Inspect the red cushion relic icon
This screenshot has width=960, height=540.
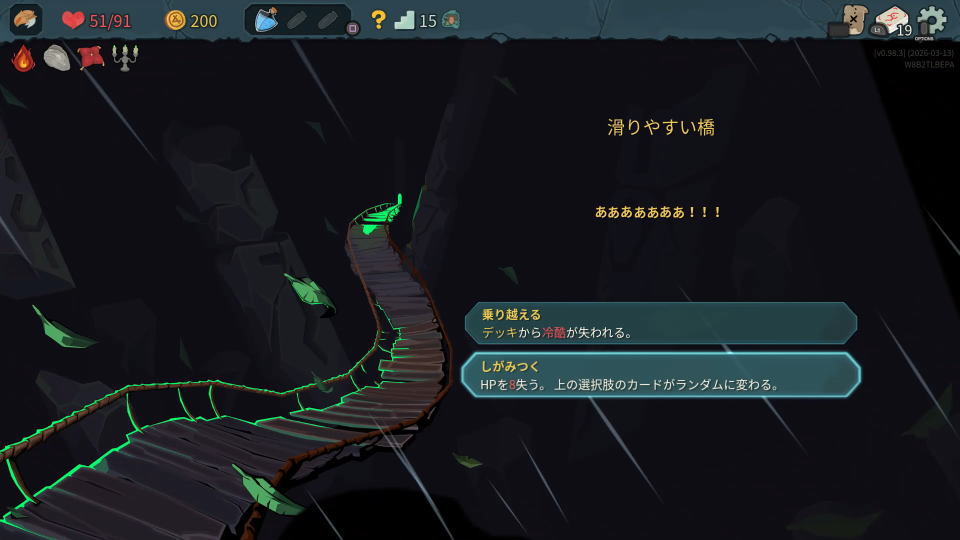(x=91, y=58)
